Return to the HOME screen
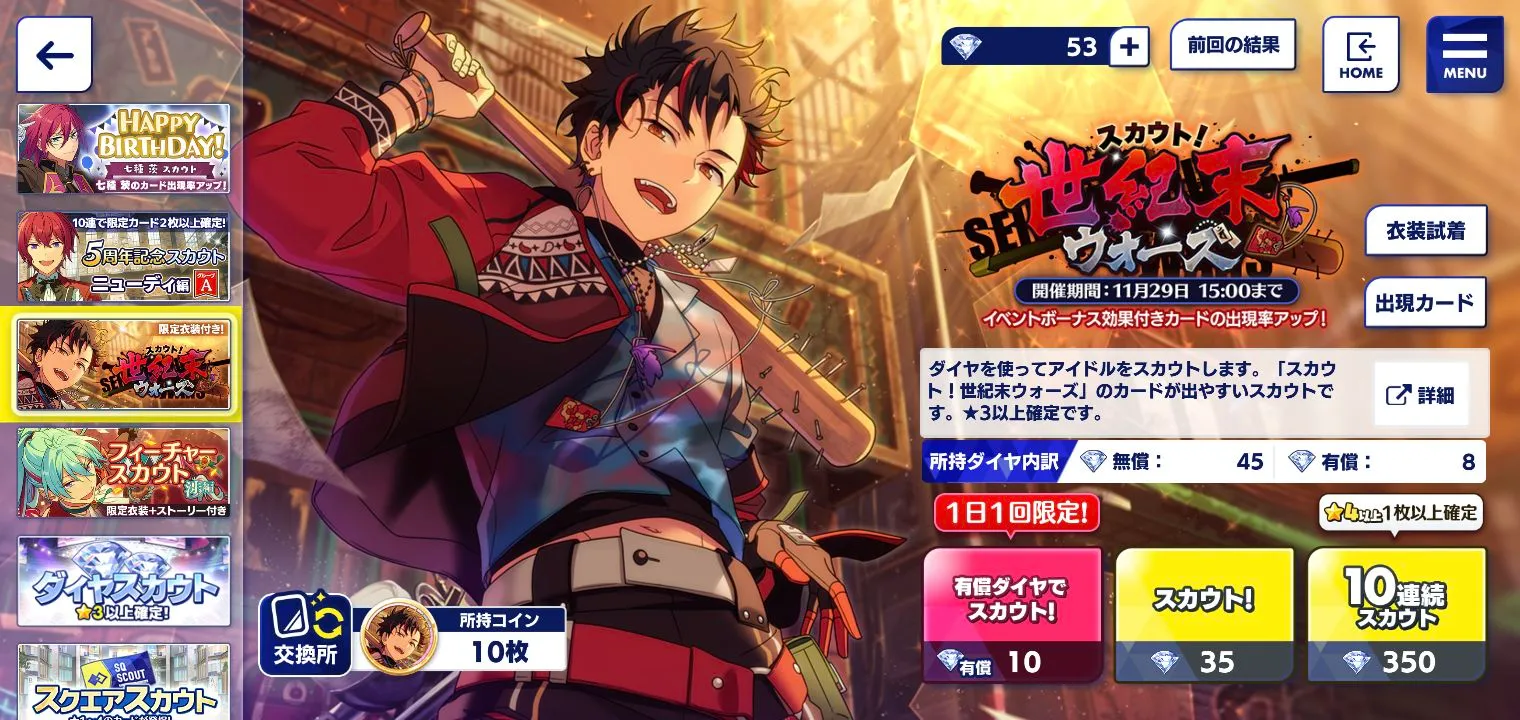The height and width of the screenshot is (720, 1520). 1360,55
